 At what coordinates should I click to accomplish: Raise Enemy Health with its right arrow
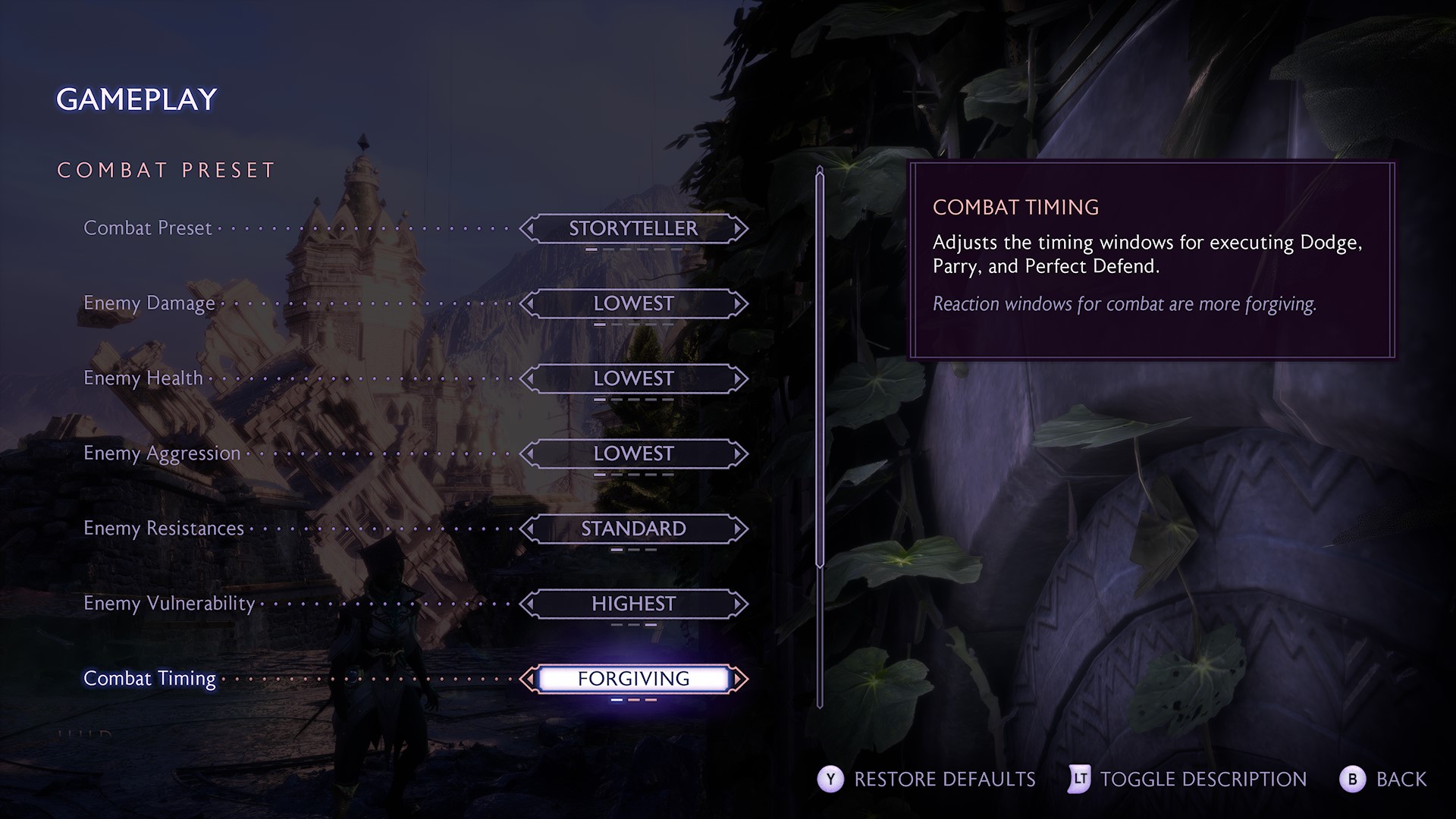738,378
